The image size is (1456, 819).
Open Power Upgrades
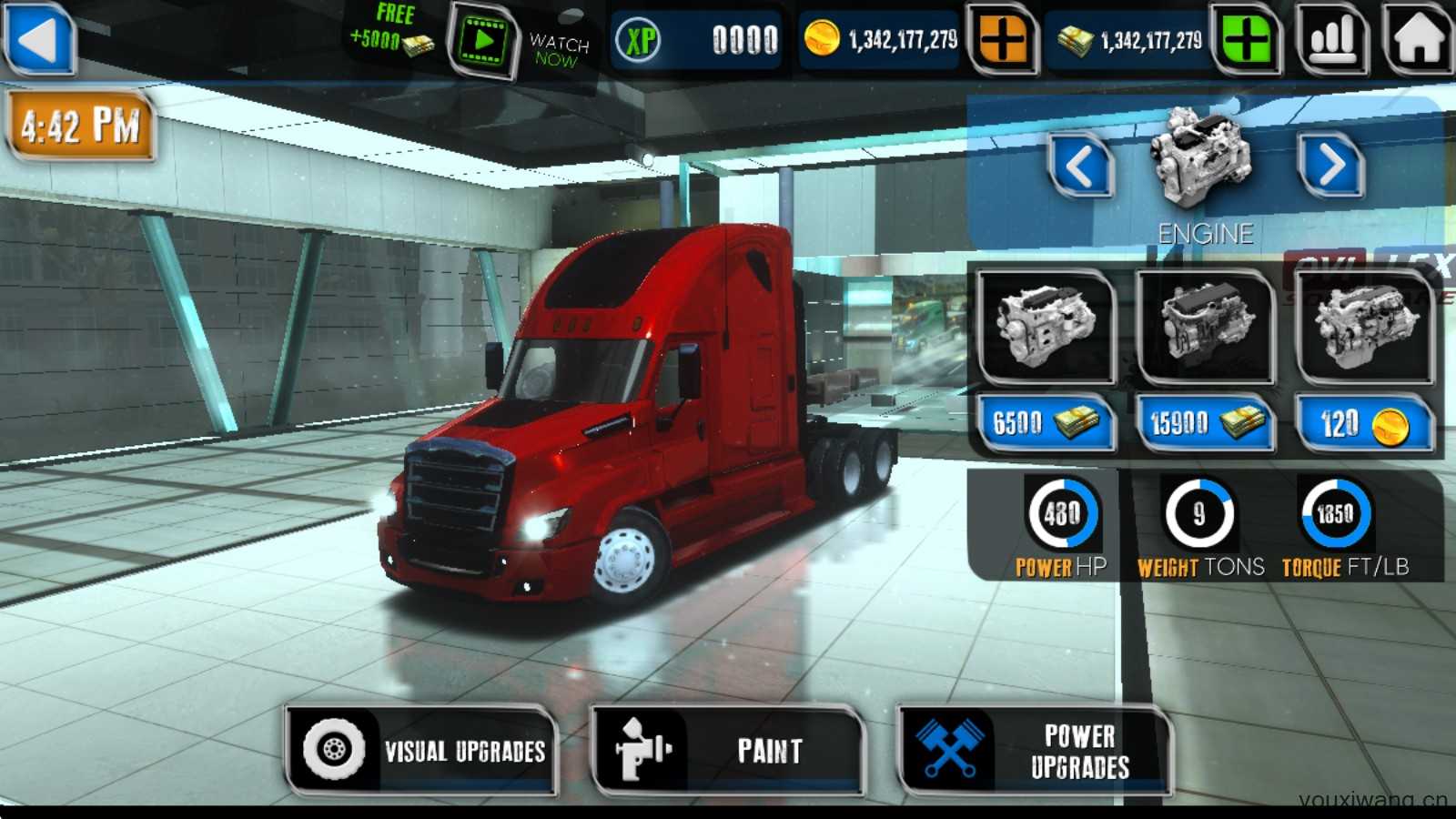tap(1035, 751)
